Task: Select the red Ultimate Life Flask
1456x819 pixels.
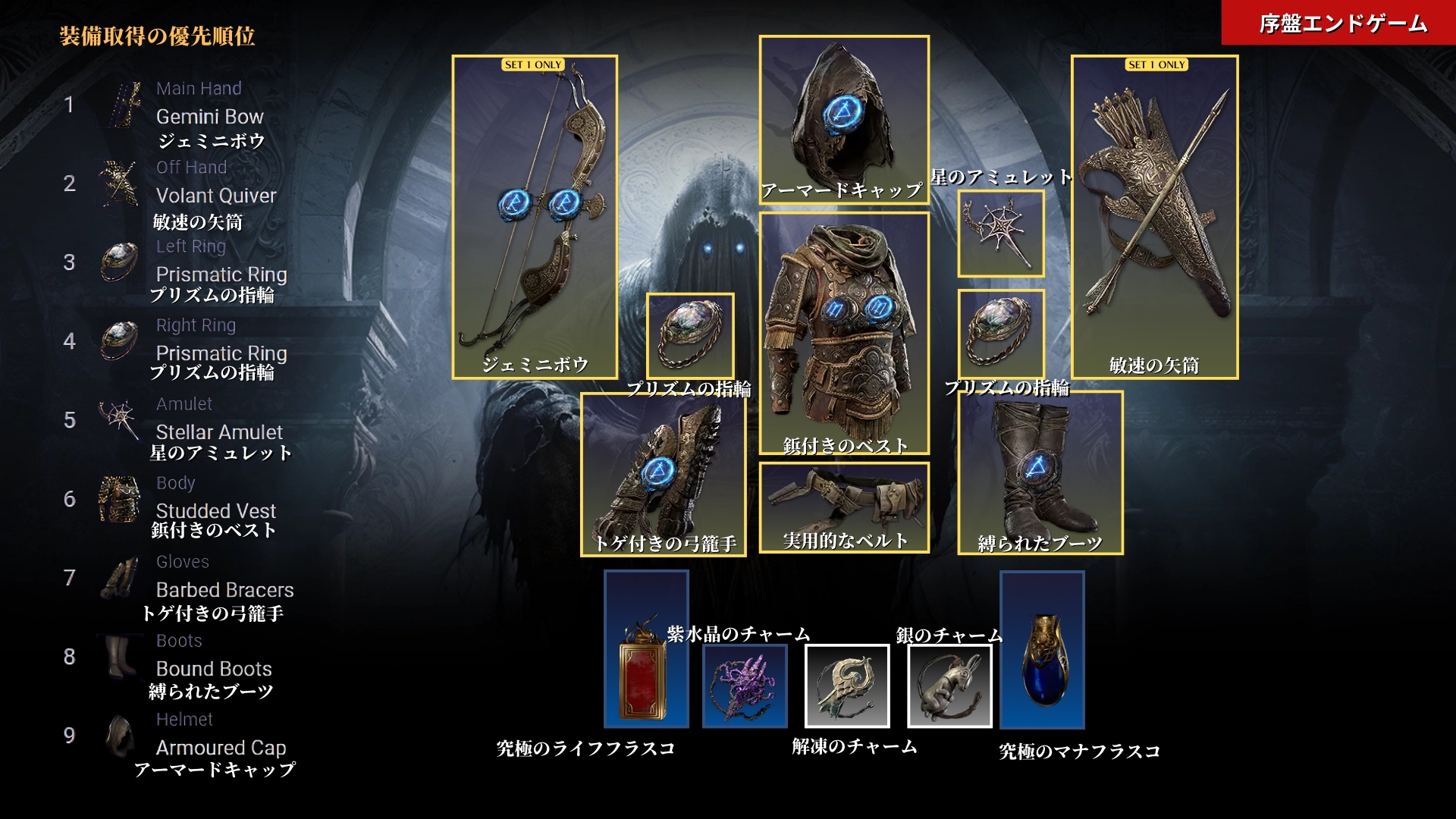Action: [x=646, y=649]
